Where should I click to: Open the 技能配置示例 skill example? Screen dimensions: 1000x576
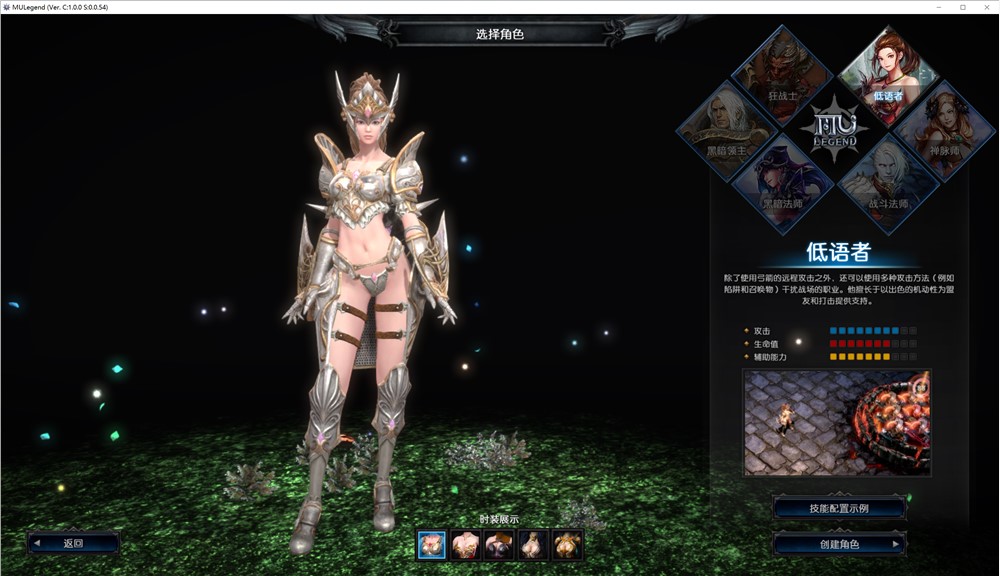coord(839,508)
